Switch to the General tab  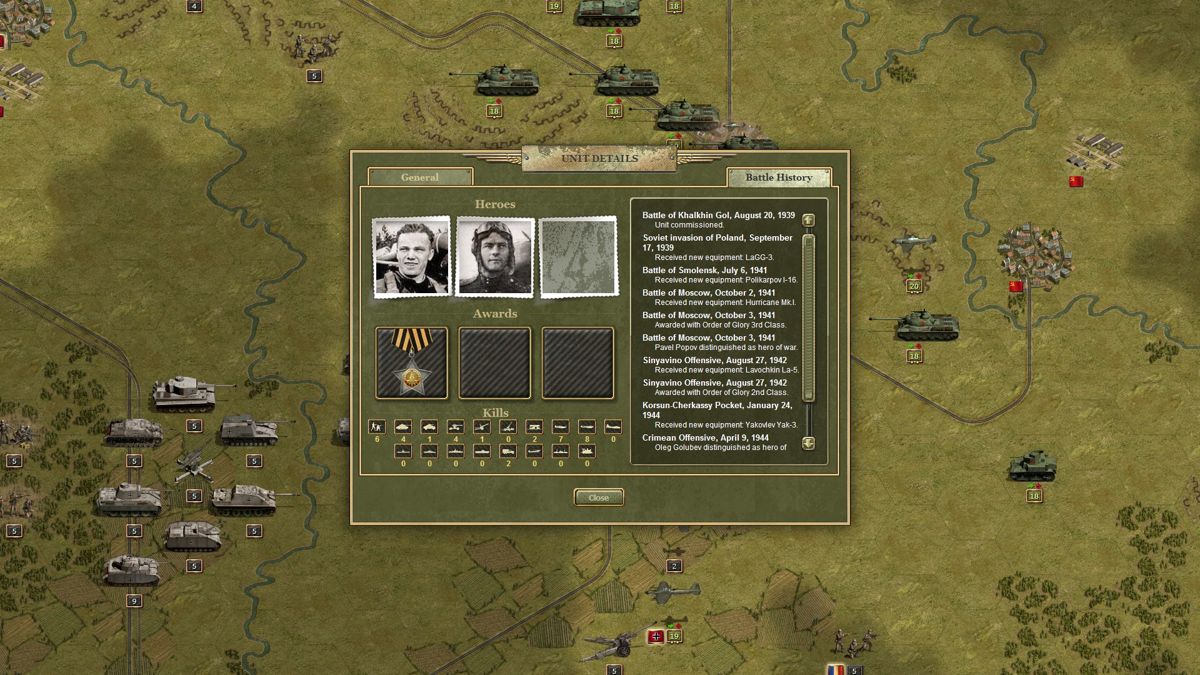(x=420, y=178)
